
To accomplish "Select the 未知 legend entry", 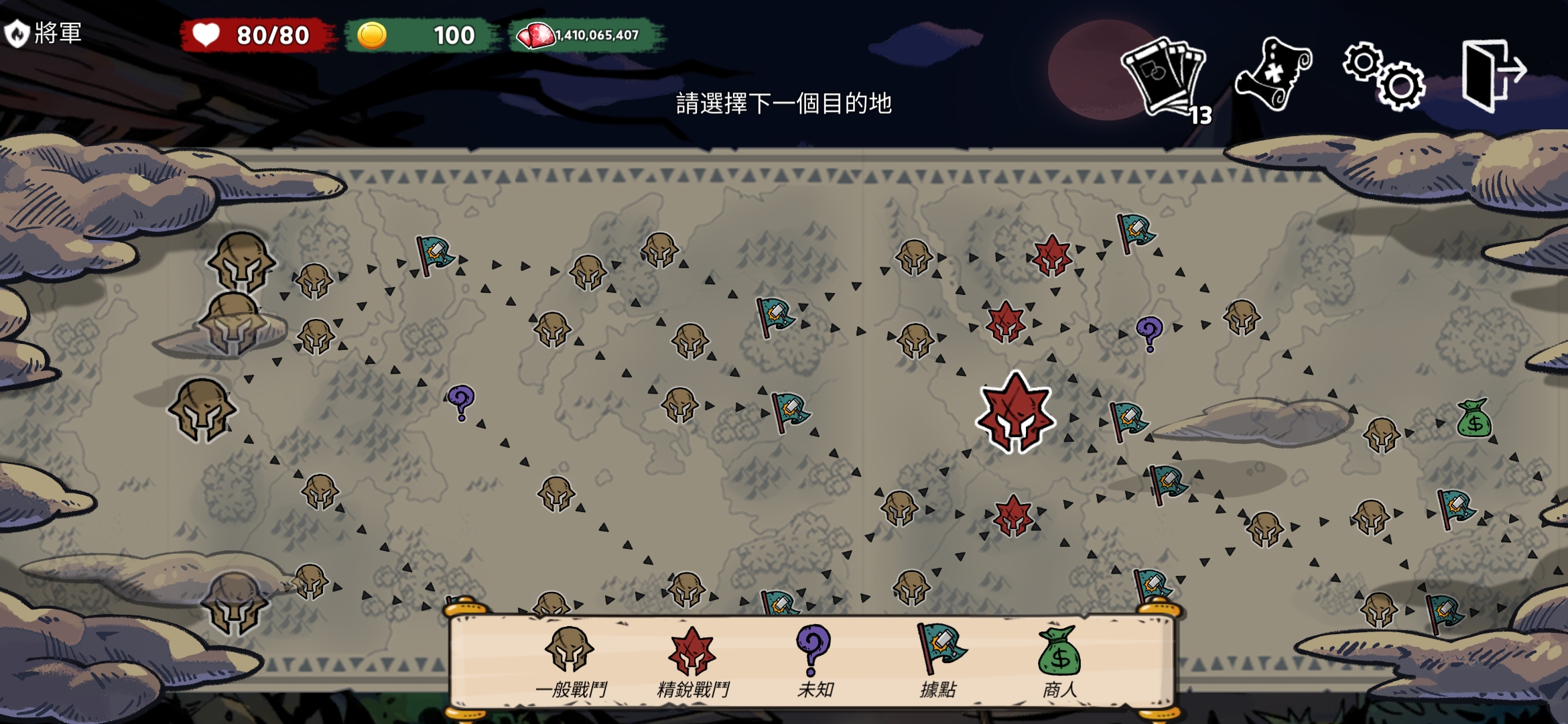I will click(x=815, y=662).
